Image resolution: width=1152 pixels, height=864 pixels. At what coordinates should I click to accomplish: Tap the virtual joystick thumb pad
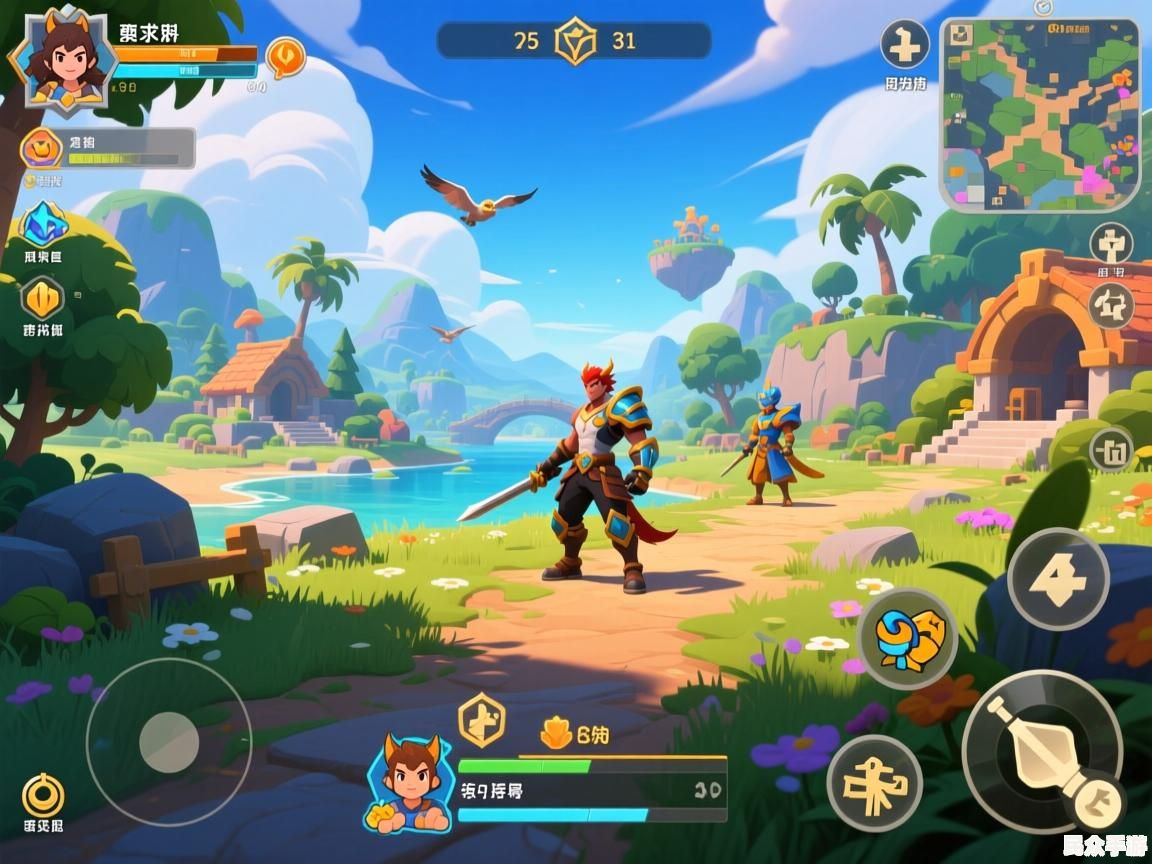click(x=169, y=742)
